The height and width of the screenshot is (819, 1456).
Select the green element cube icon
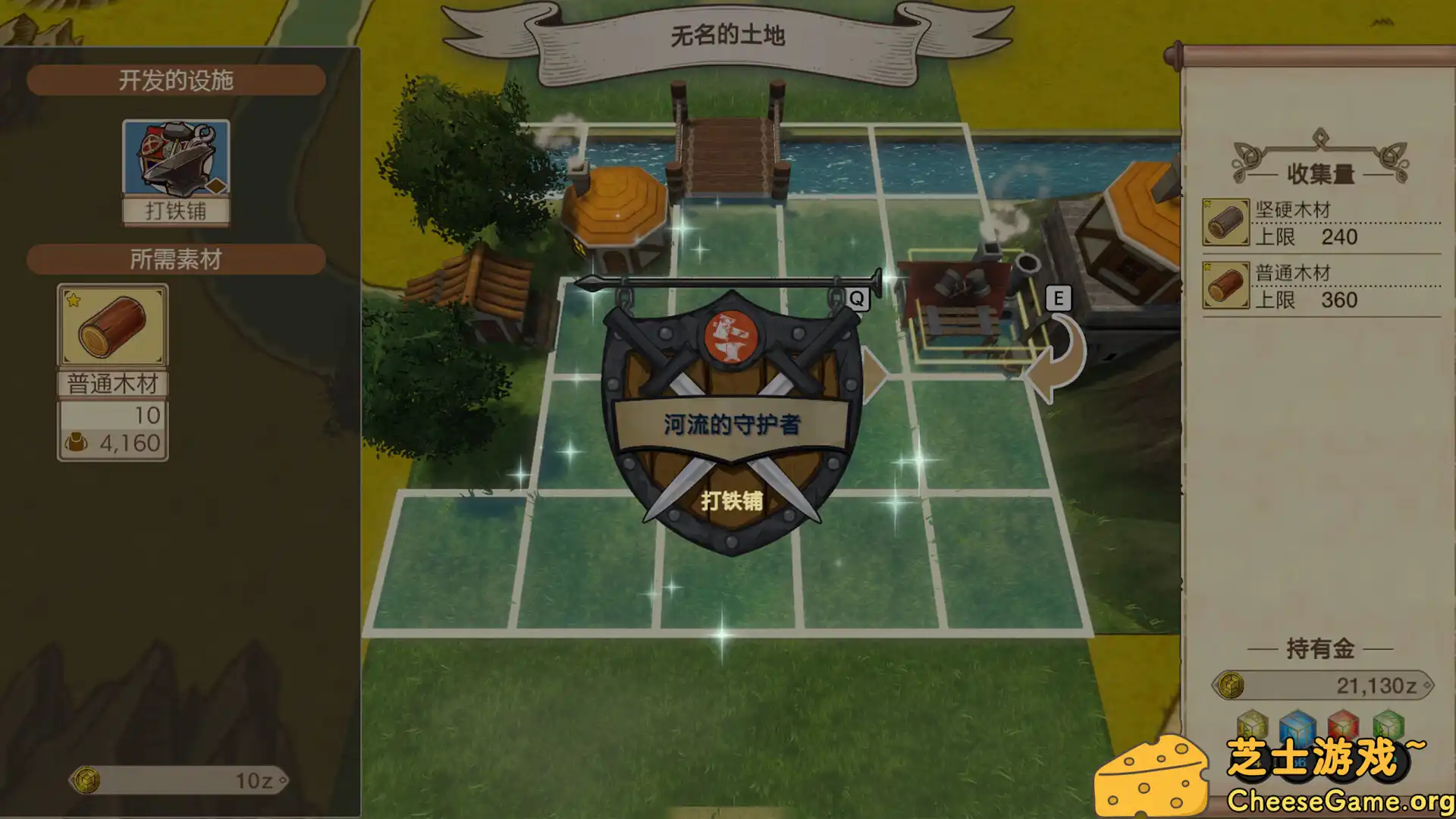[1388, 724]
